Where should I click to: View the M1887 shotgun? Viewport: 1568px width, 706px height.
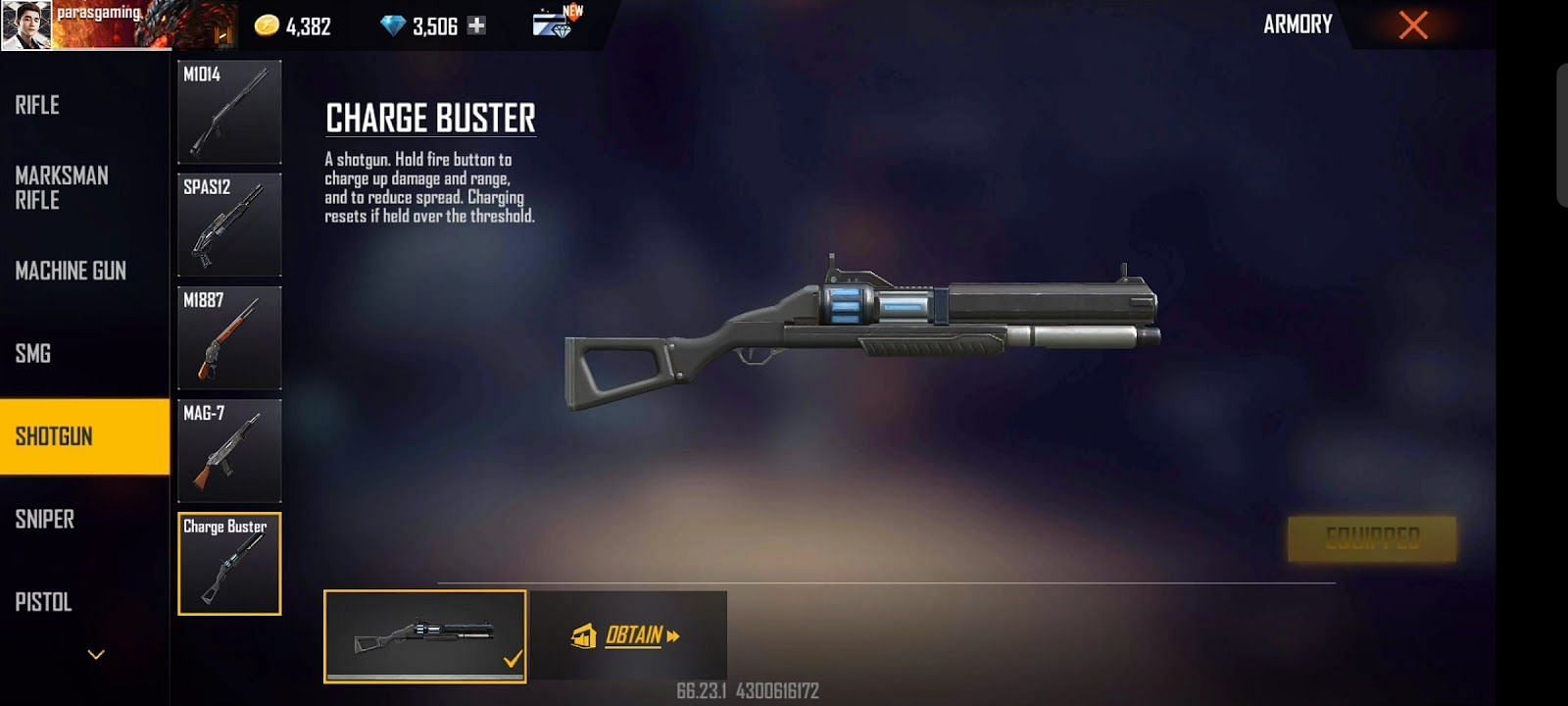[x=229, y=337]
